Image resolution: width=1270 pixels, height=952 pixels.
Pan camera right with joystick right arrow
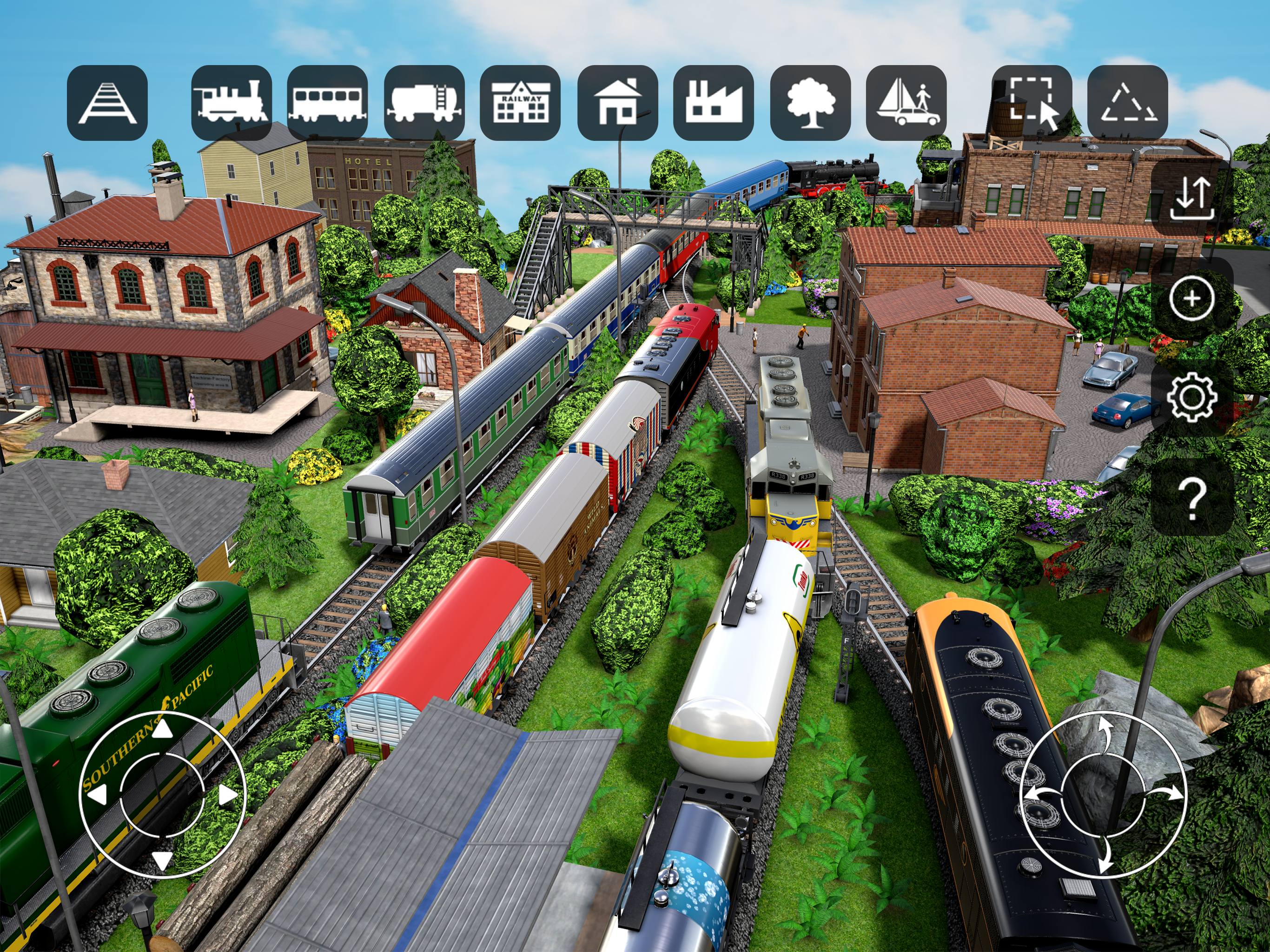click(228, 795)
